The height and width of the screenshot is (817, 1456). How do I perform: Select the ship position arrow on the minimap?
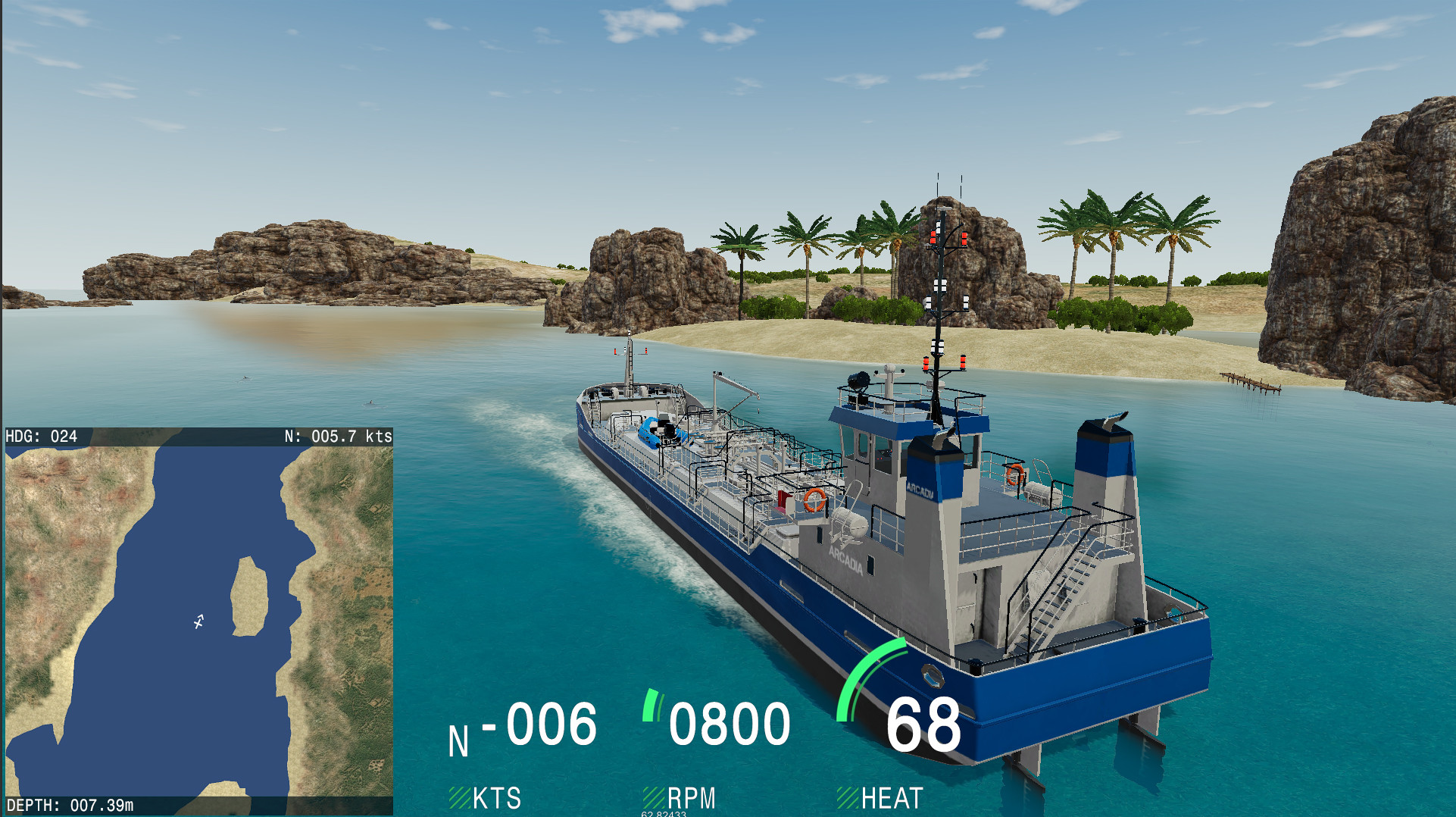(198, 622)
